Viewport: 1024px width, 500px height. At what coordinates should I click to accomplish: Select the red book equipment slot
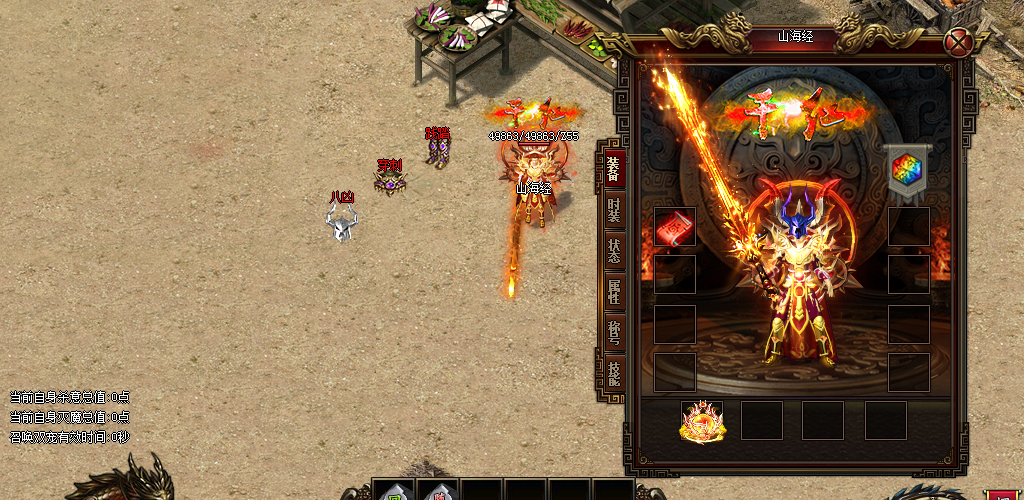[674, 227]
